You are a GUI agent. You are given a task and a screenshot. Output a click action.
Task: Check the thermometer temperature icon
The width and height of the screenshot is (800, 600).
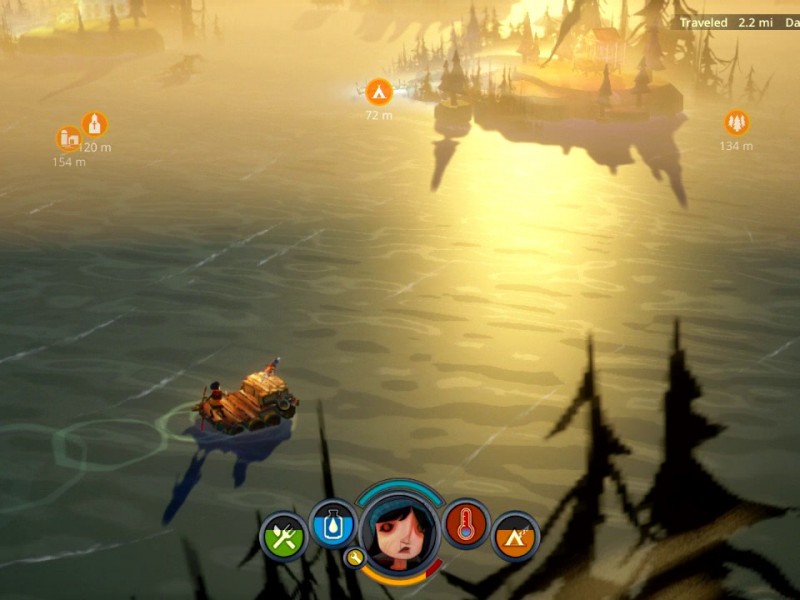466,523
